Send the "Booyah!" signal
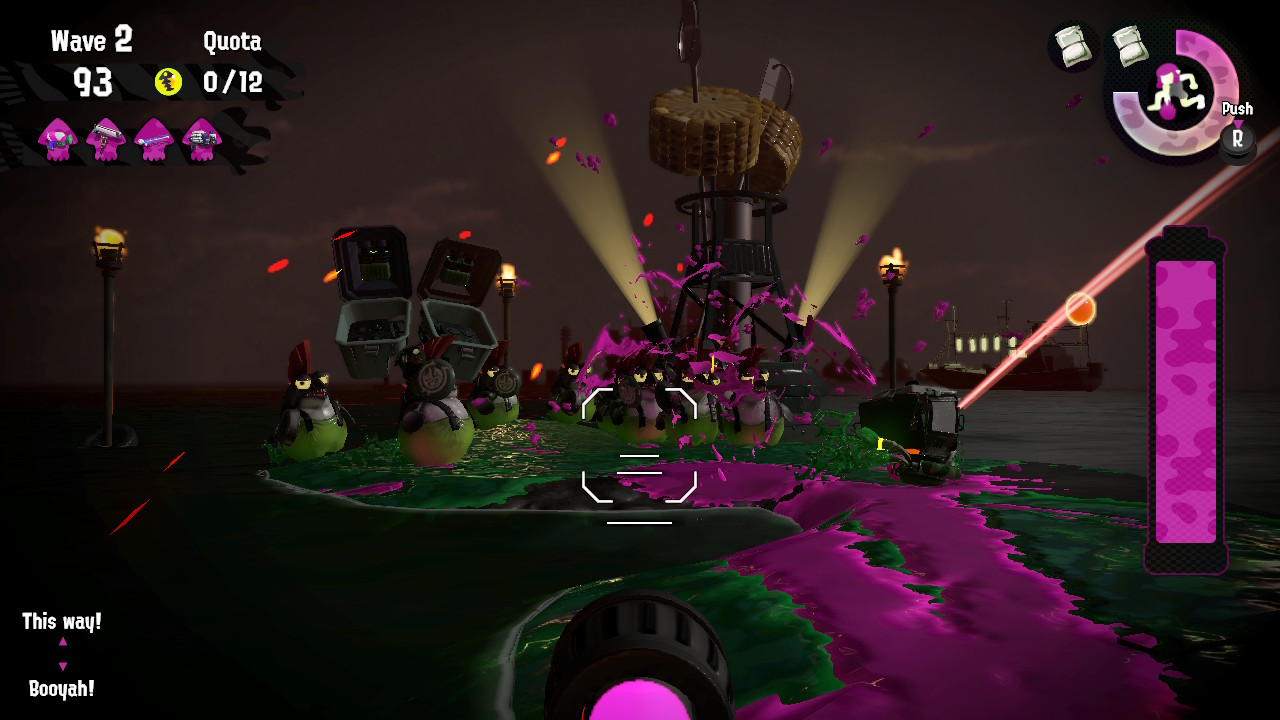The width and height of the screenshot is (1280, 720). click(62, 689)
